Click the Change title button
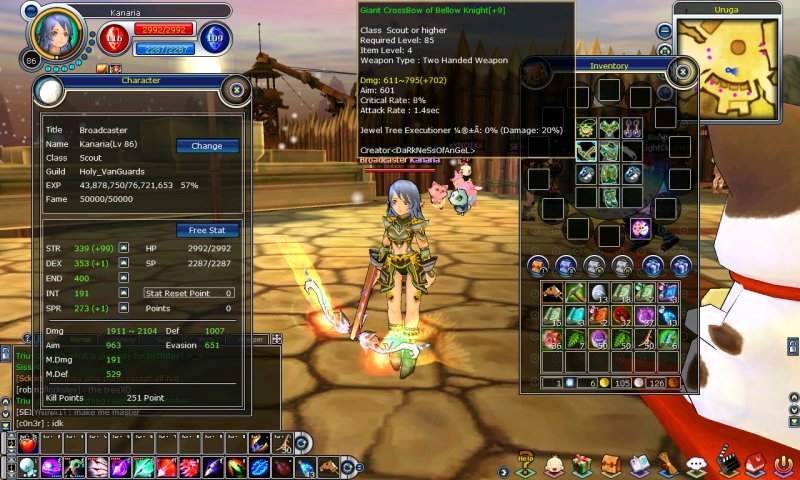Screen dimensions: 800x480 [207, 146]
